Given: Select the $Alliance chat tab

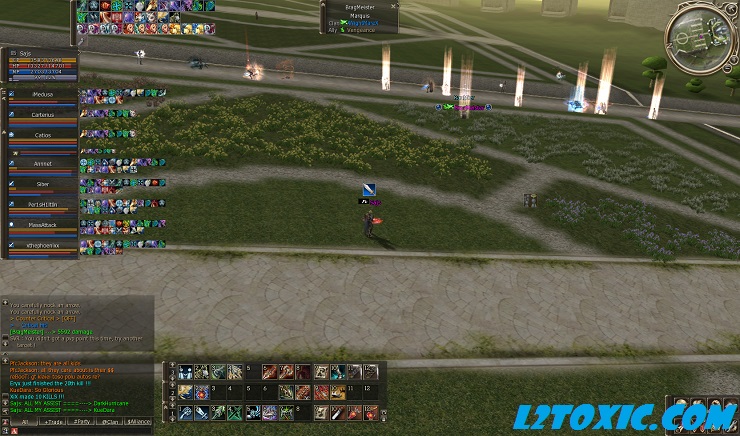Looking at the screenshot, I should point(140,422).
